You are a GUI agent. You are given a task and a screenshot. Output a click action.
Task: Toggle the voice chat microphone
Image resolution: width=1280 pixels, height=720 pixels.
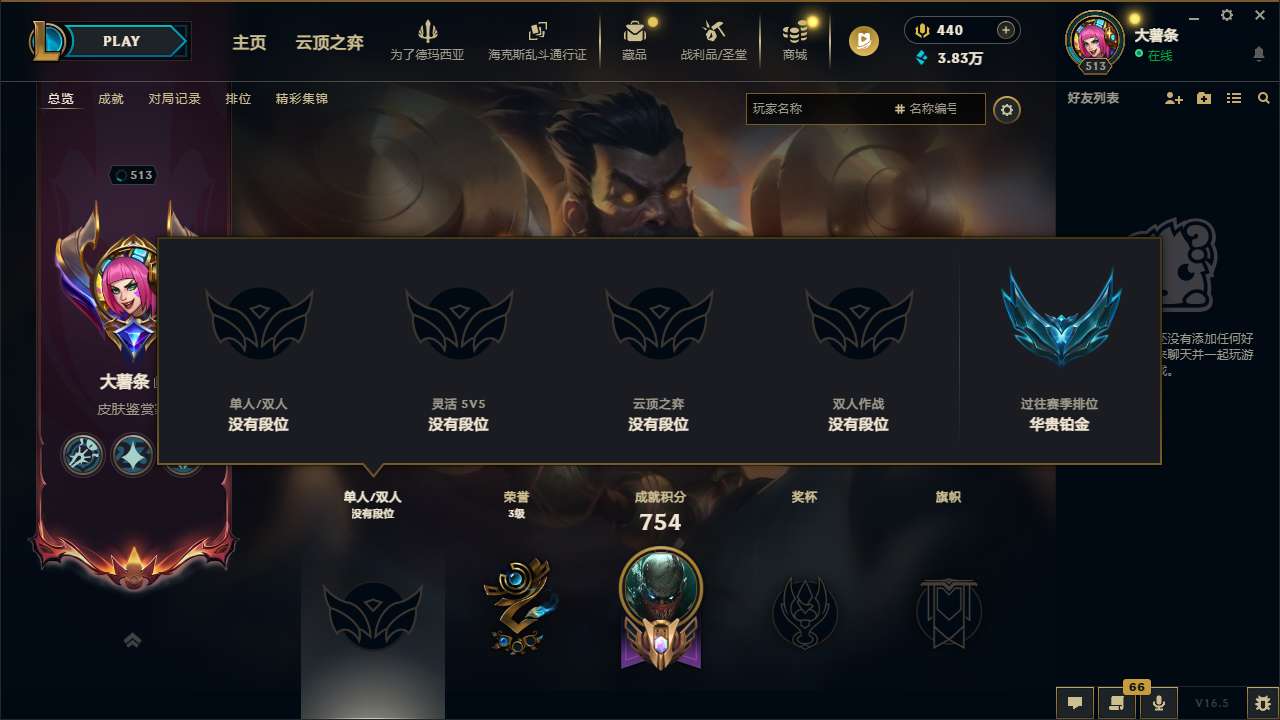(1159, 703)
